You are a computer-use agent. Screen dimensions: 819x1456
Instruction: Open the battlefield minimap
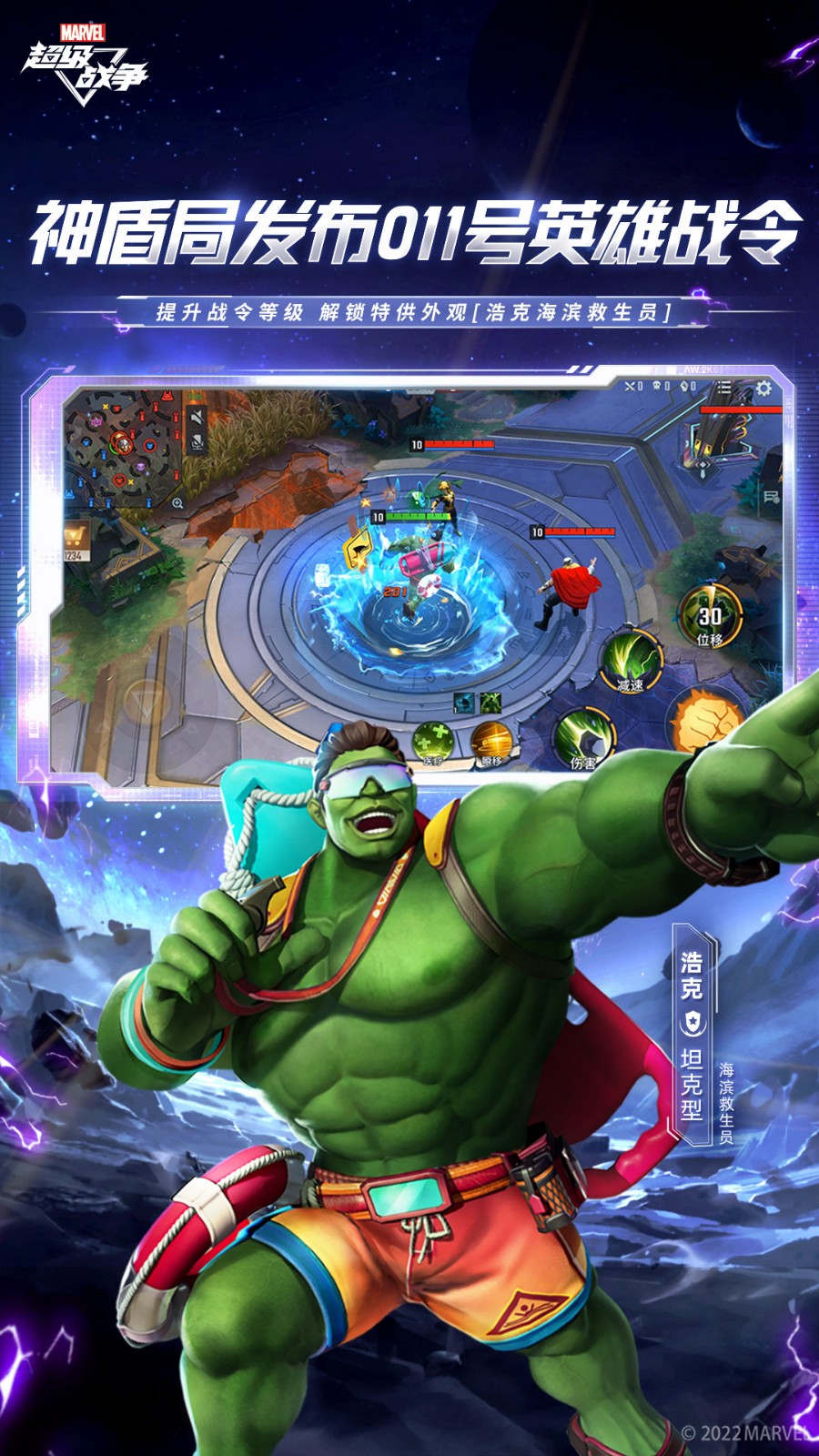tap(122, 445)
